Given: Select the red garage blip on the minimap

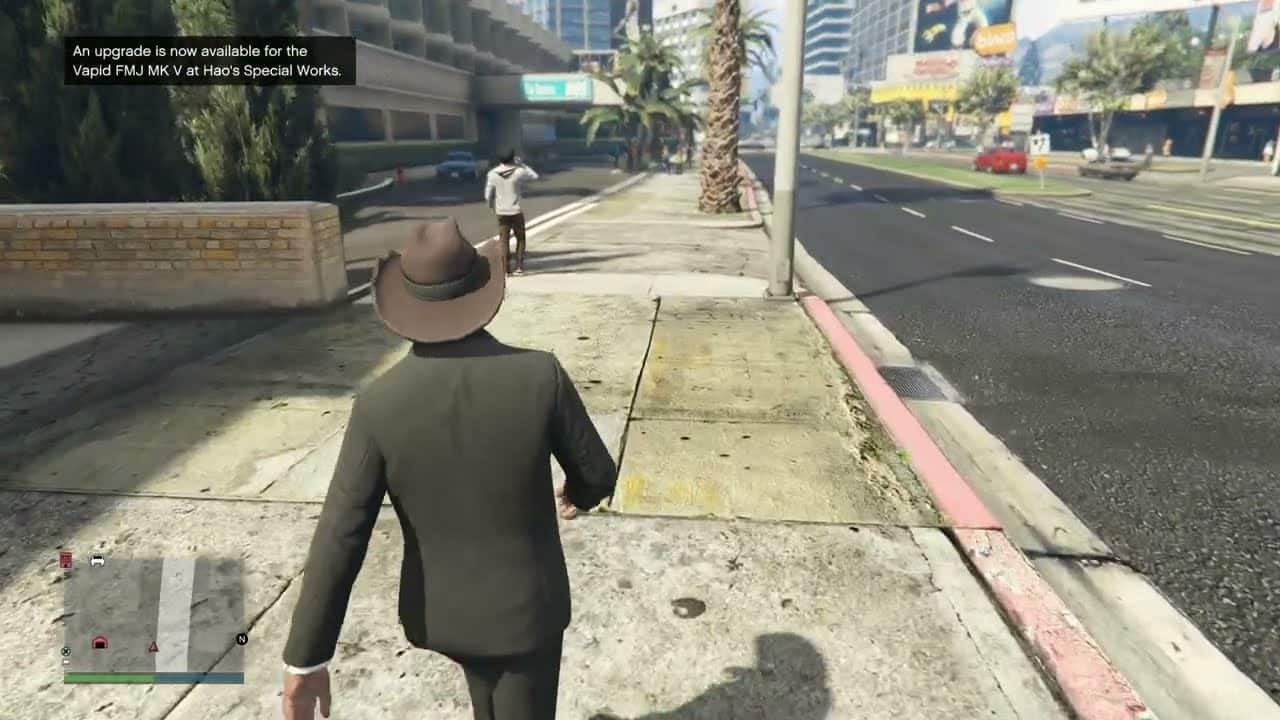Looking at the screenshot, I should click(101, 643).
